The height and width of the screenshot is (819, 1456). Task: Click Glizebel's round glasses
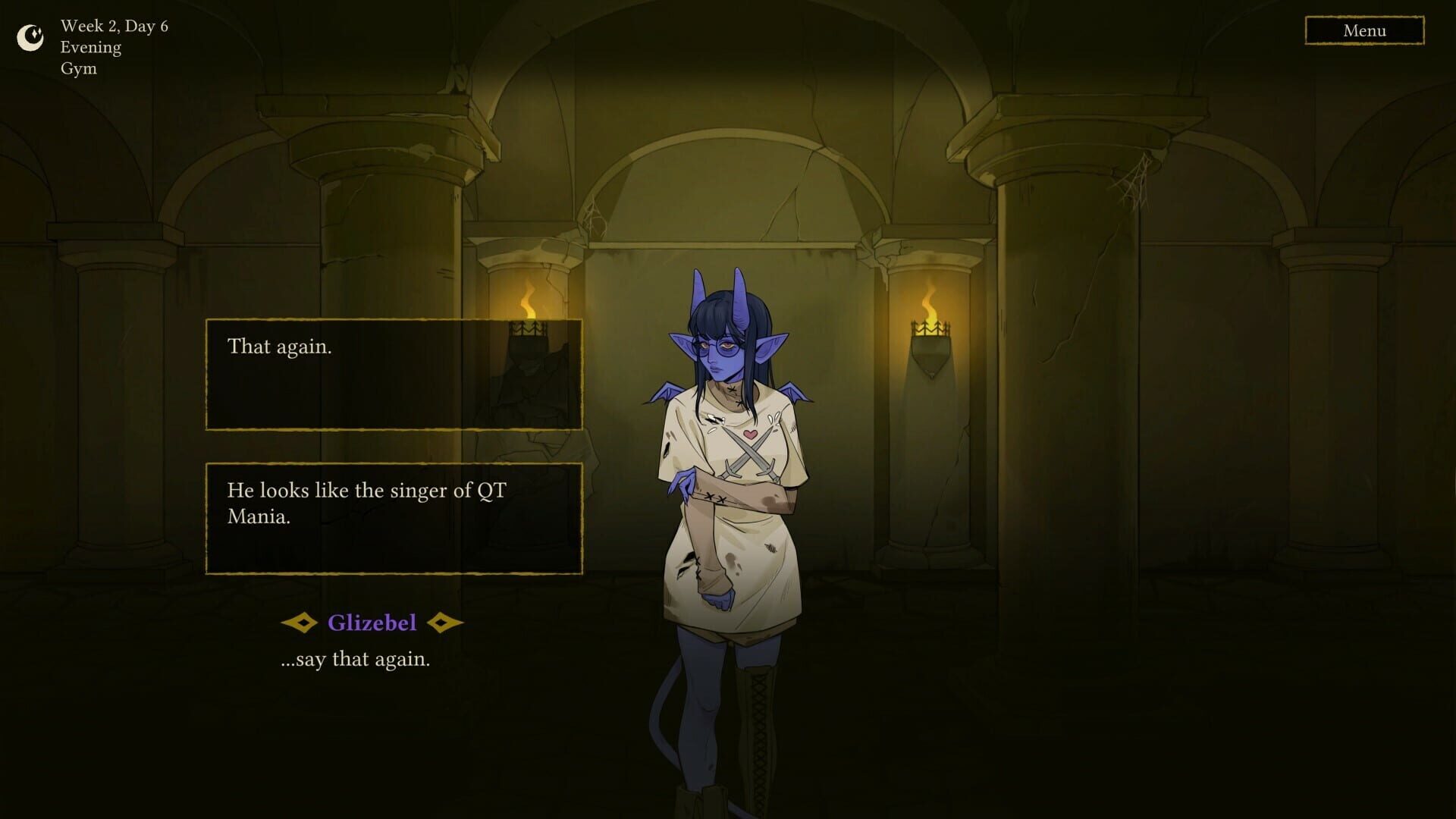716,345
